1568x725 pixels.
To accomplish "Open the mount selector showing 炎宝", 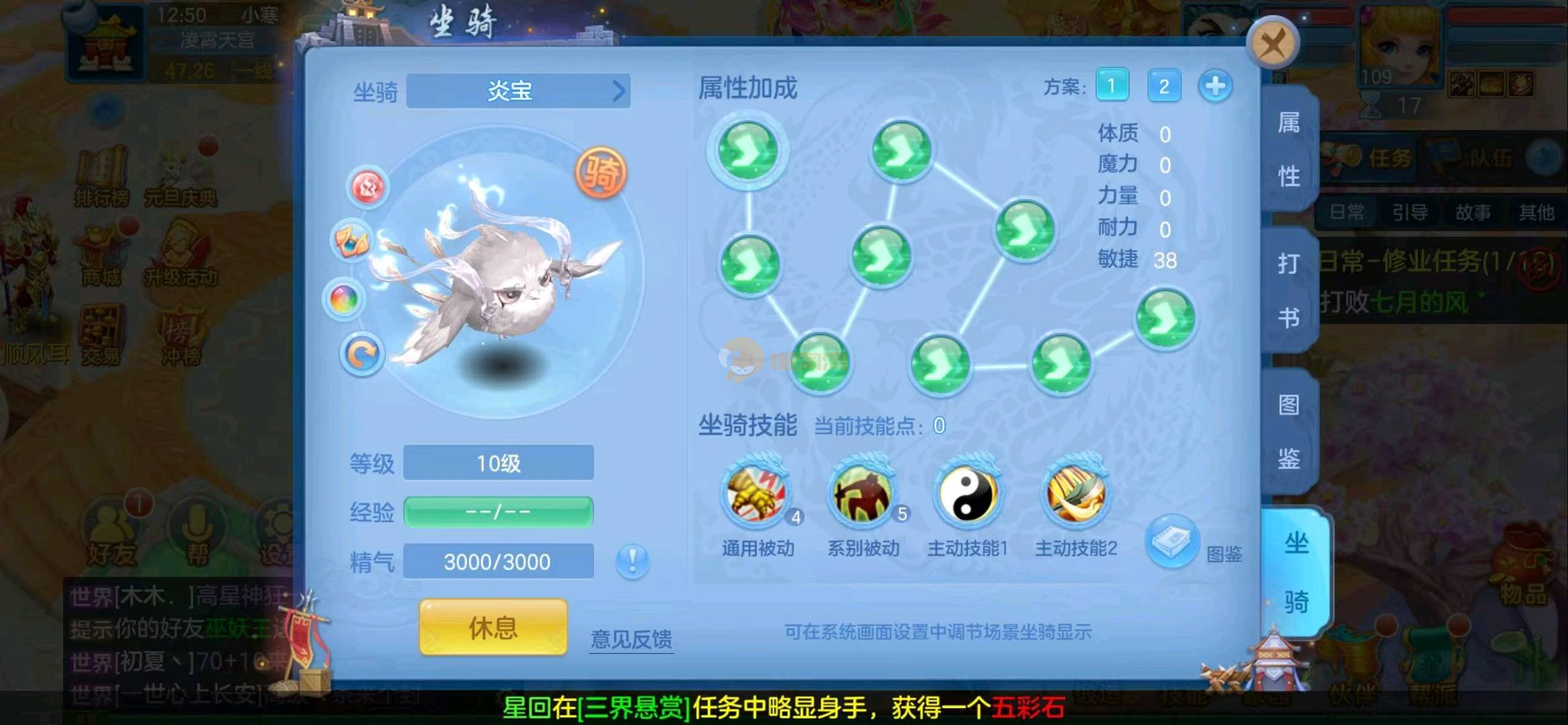I will pos(518,91).
